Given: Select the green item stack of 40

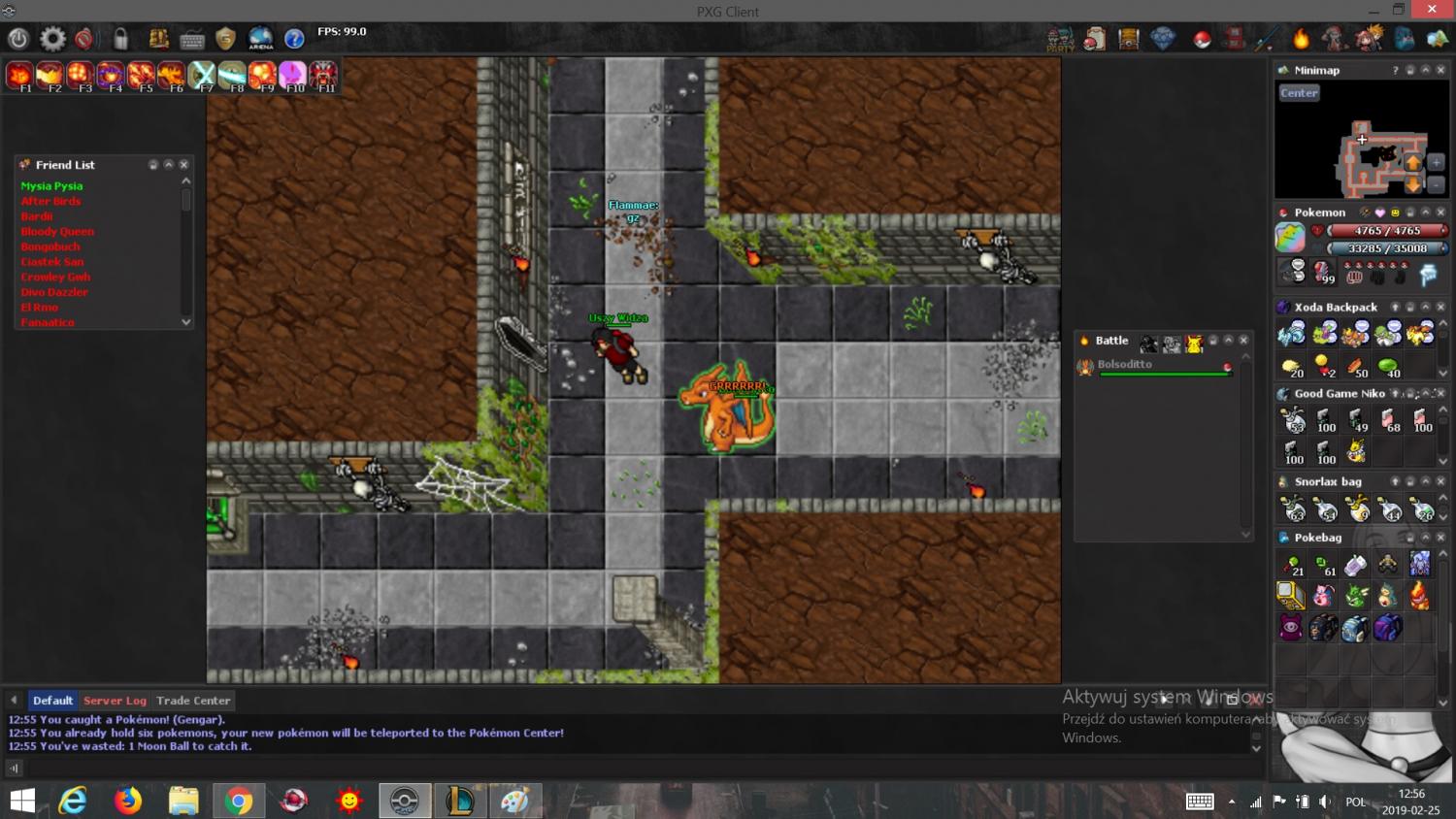Looking at the screenshot, I should [x=1389, y=367].
